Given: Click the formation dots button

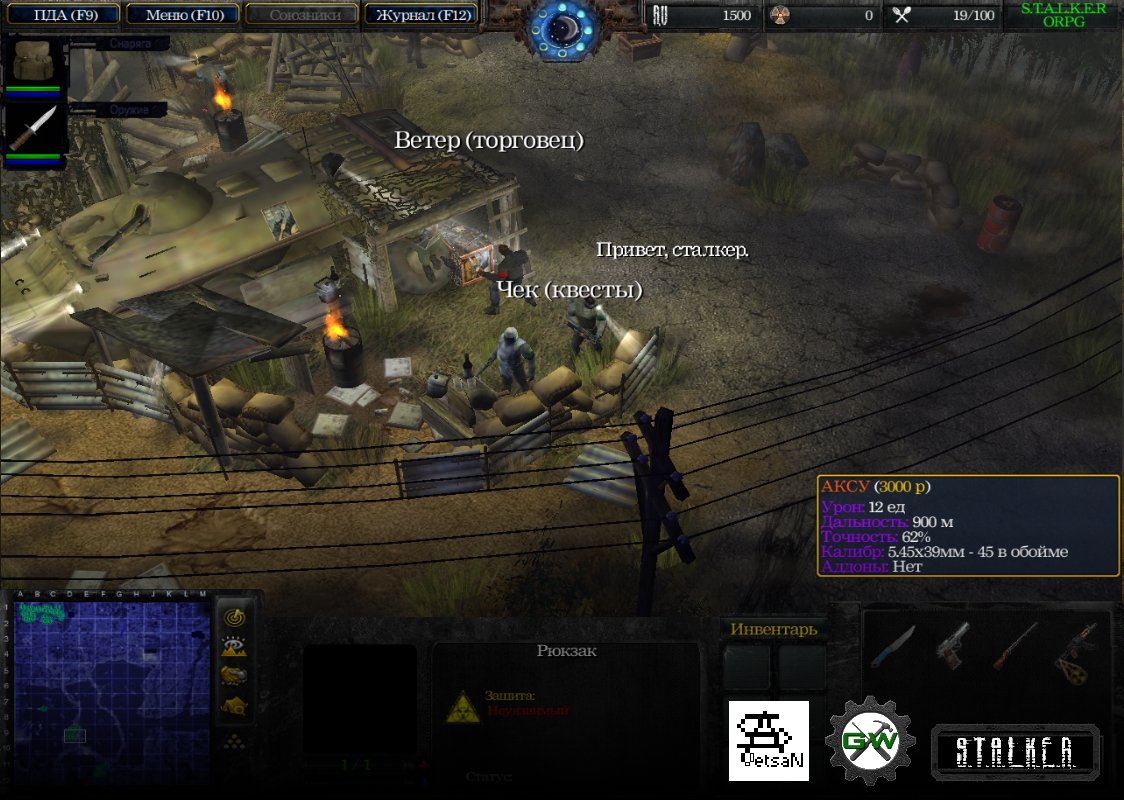Looking at the screenshot, I should click(x=234, y=741).
